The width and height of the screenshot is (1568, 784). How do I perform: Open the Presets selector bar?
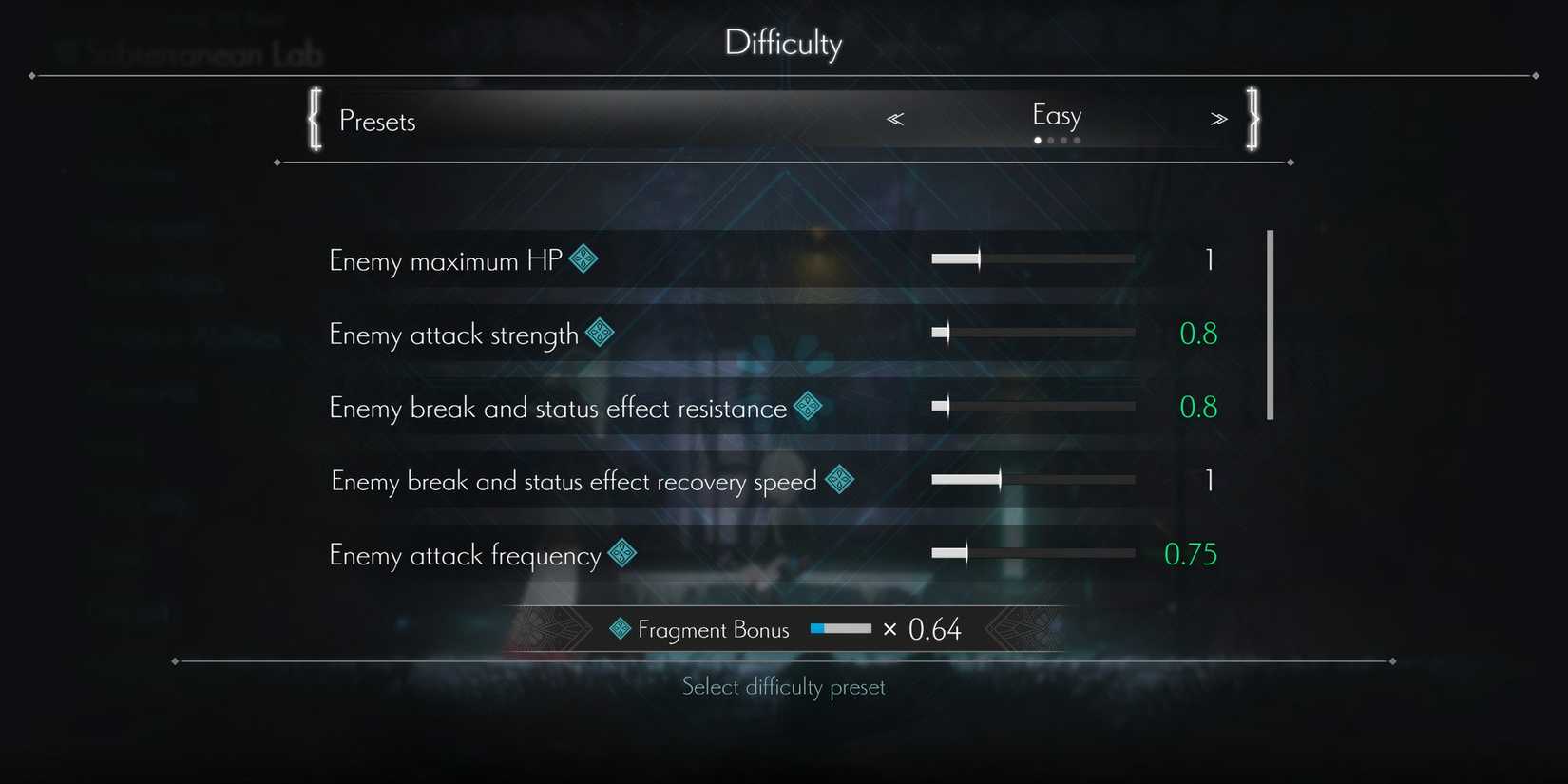point(377,121)
